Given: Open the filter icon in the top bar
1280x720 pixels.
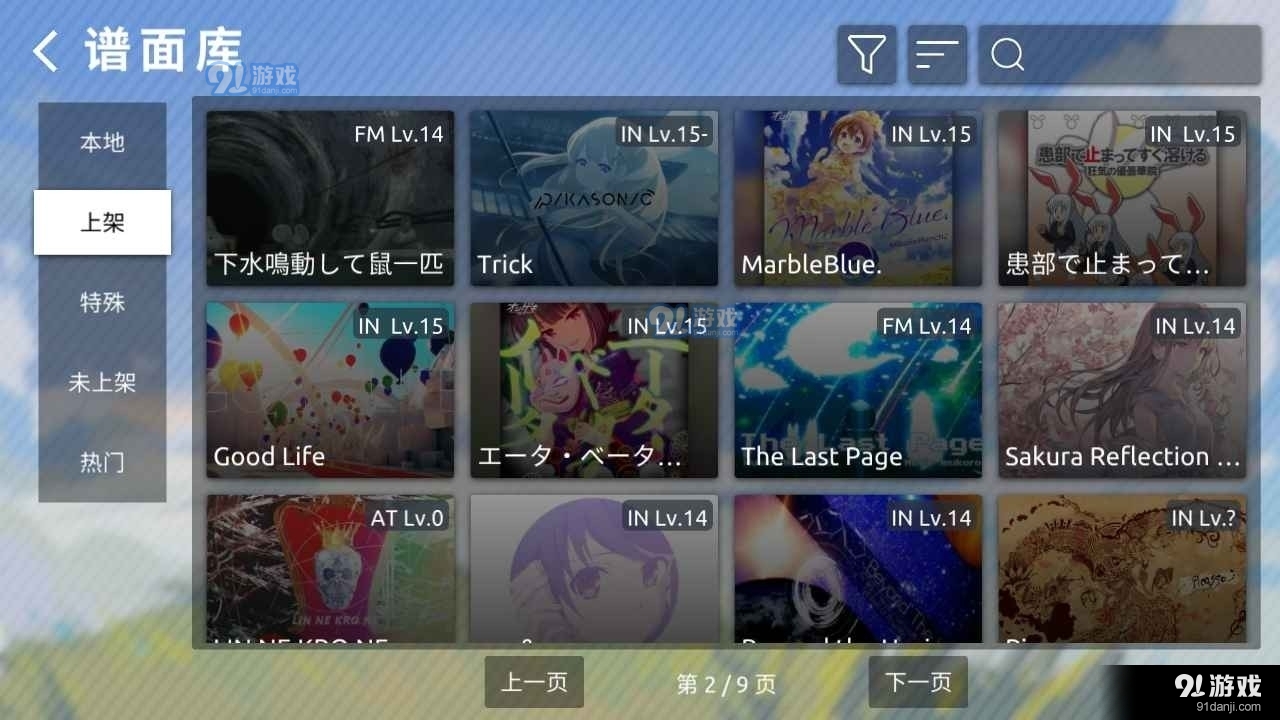Looking at the screenshot, I should click(x=866, y=54).
